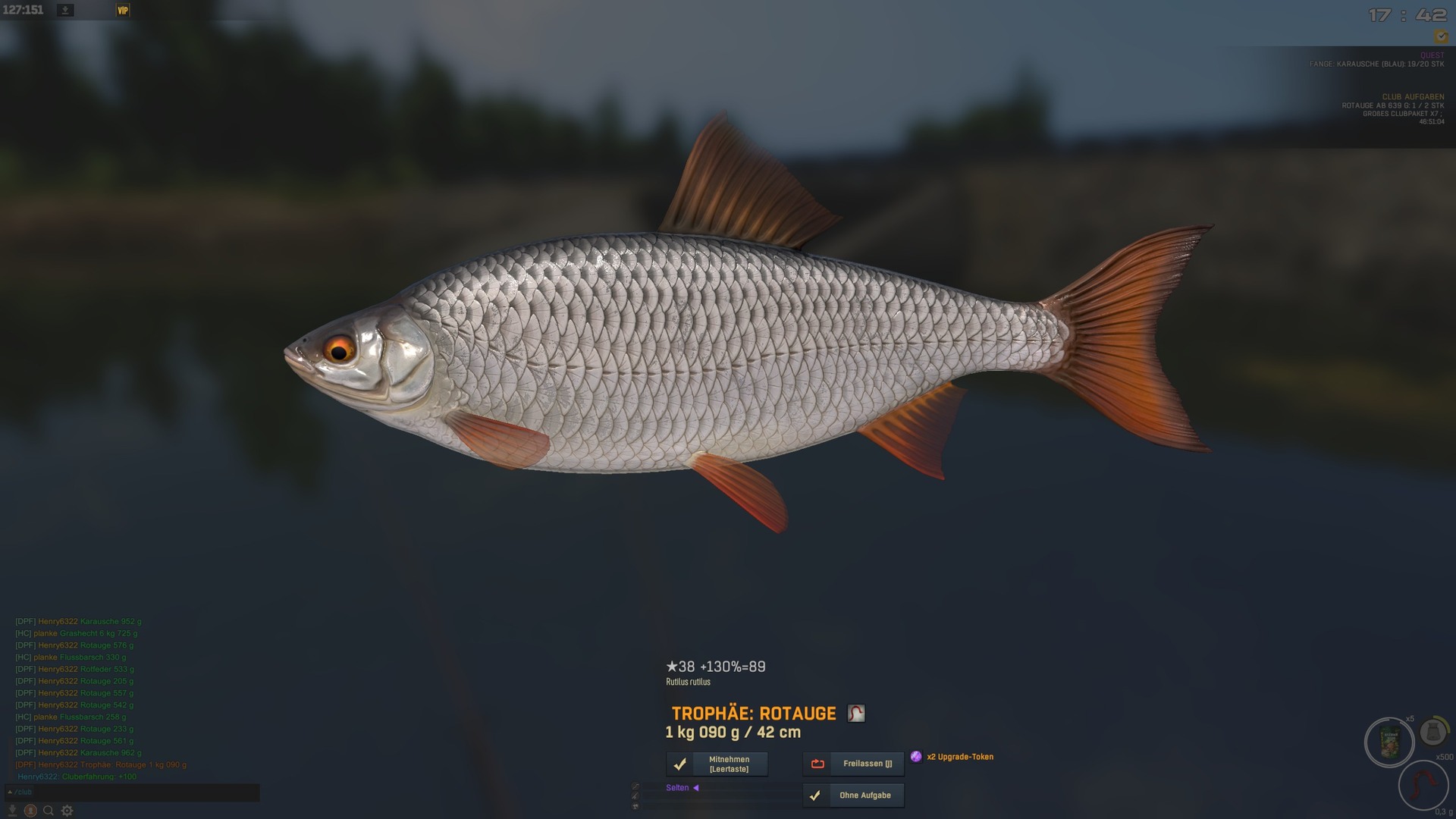Open chat settings gear icon
This screenshot has width=1456, height=819.
coord(67,811)
